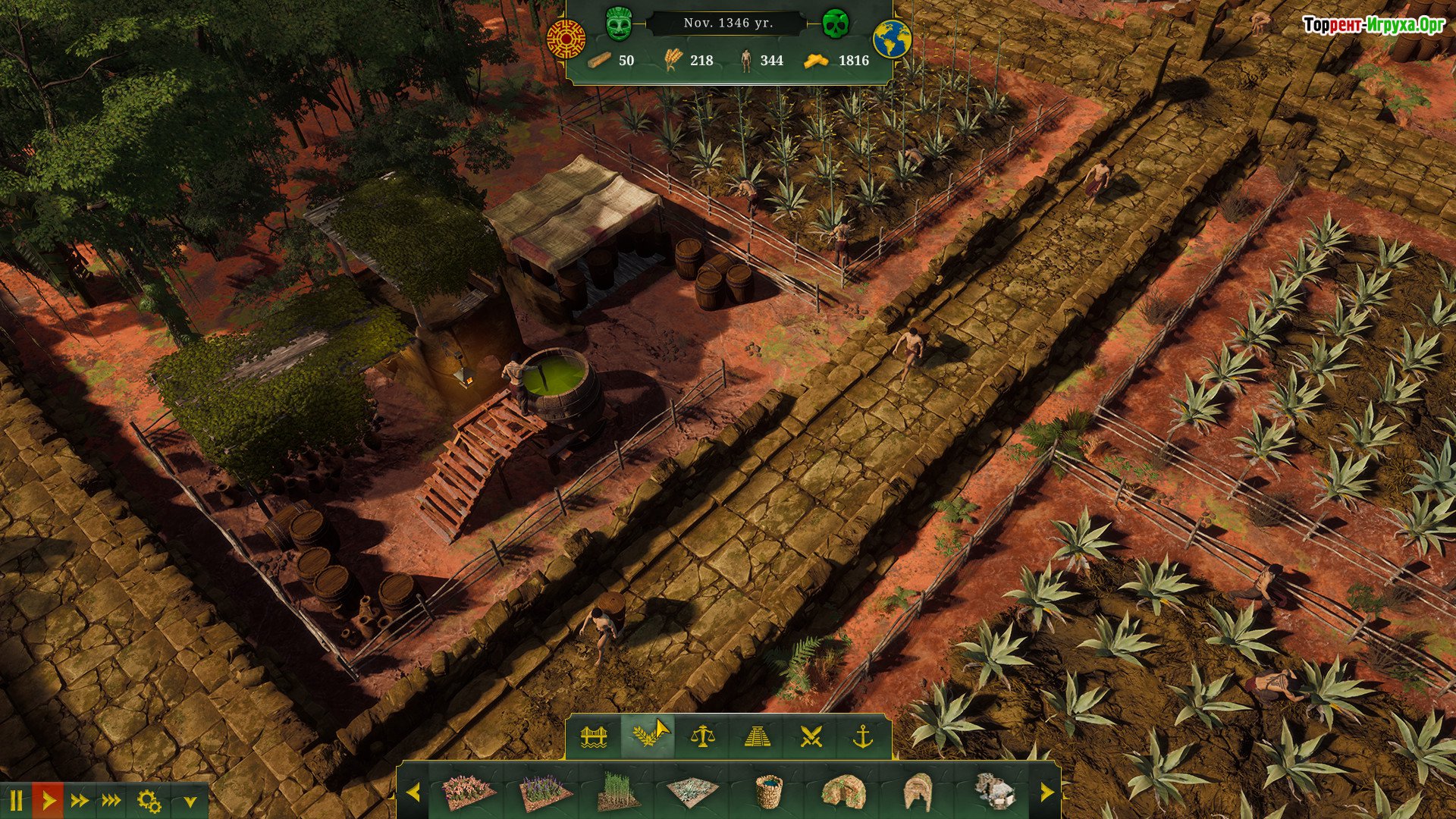The width and height of the screenshot is (1456, 819).
Task: Switch to the scales trade category
Action: tap(702, 736)
